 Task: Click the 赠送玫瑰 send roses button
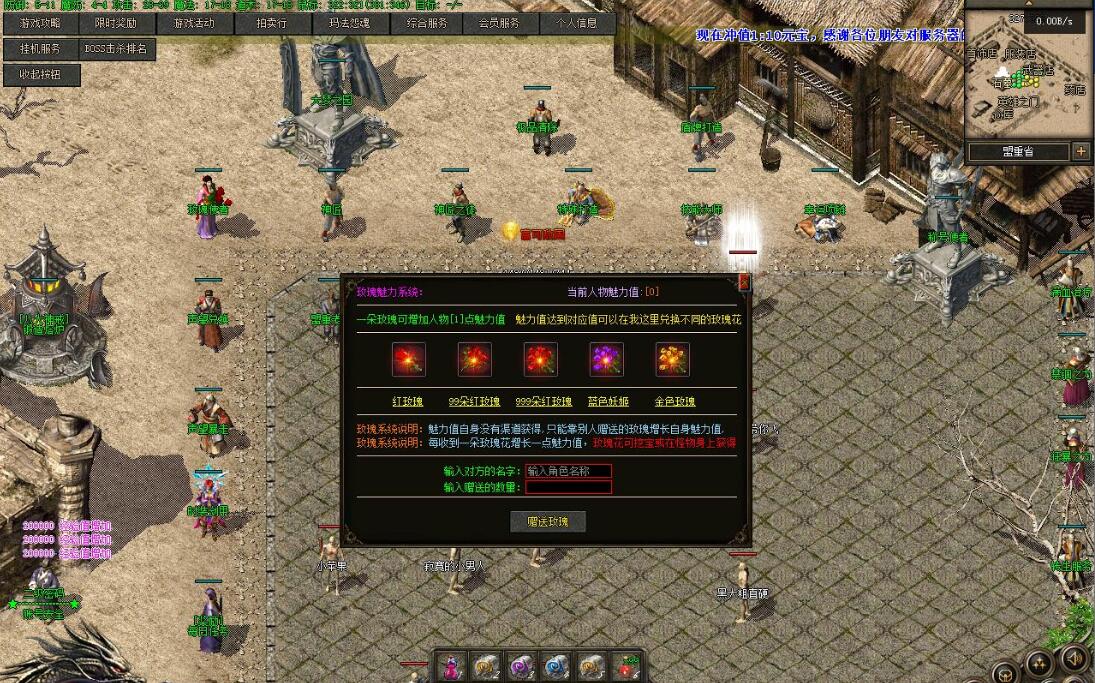click(548, 521)
